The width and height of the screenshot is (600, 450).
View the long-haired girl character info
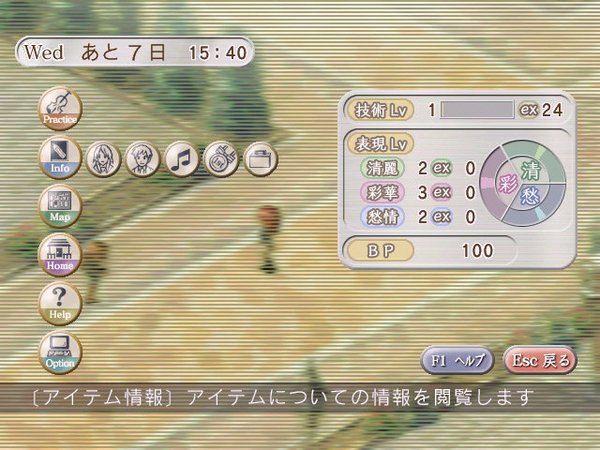[102, 158]
